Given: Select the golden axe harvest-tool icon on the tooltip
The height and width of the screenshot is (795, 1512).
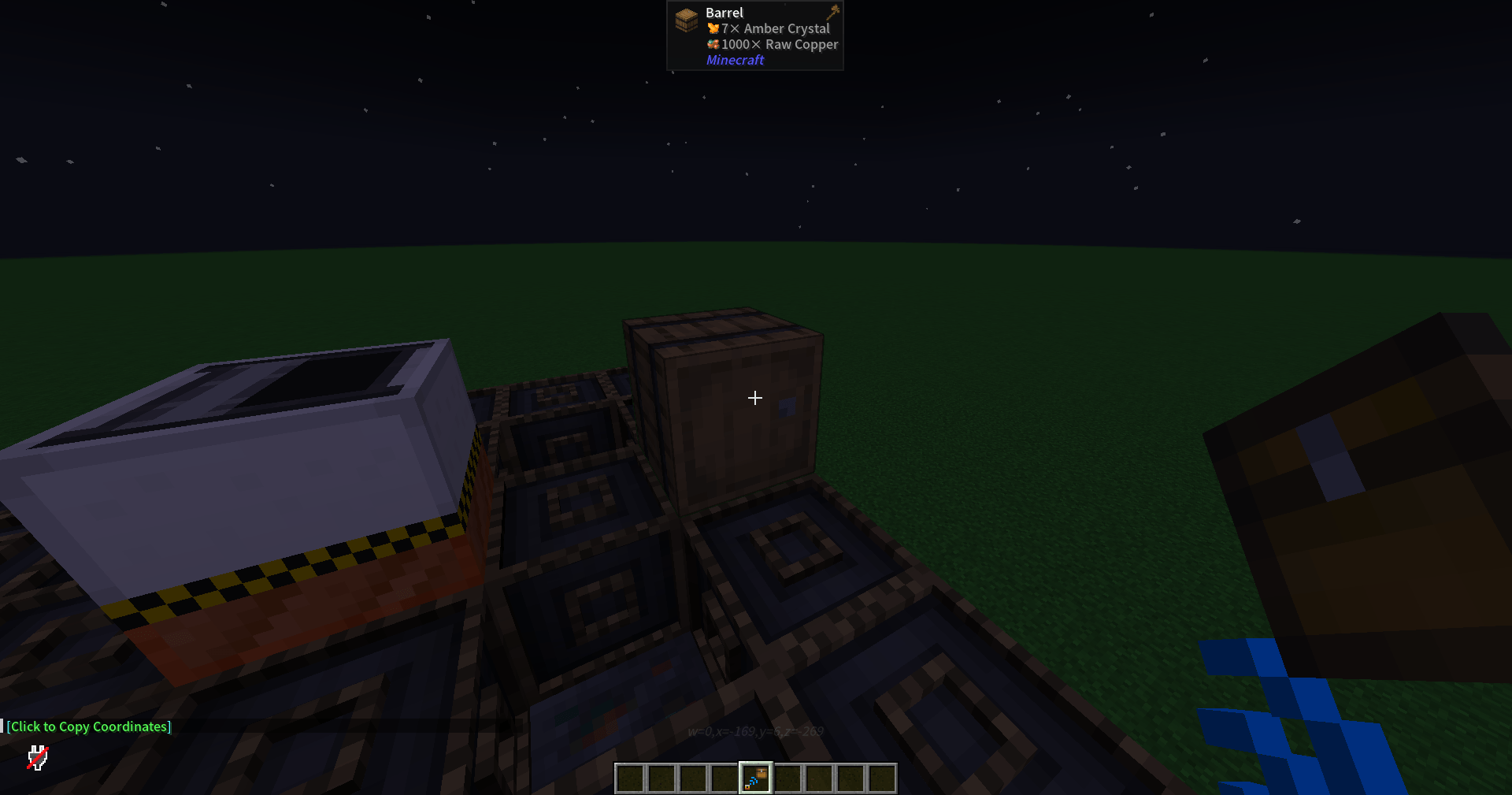Looking at the screenshot, I should pos(833,11).
